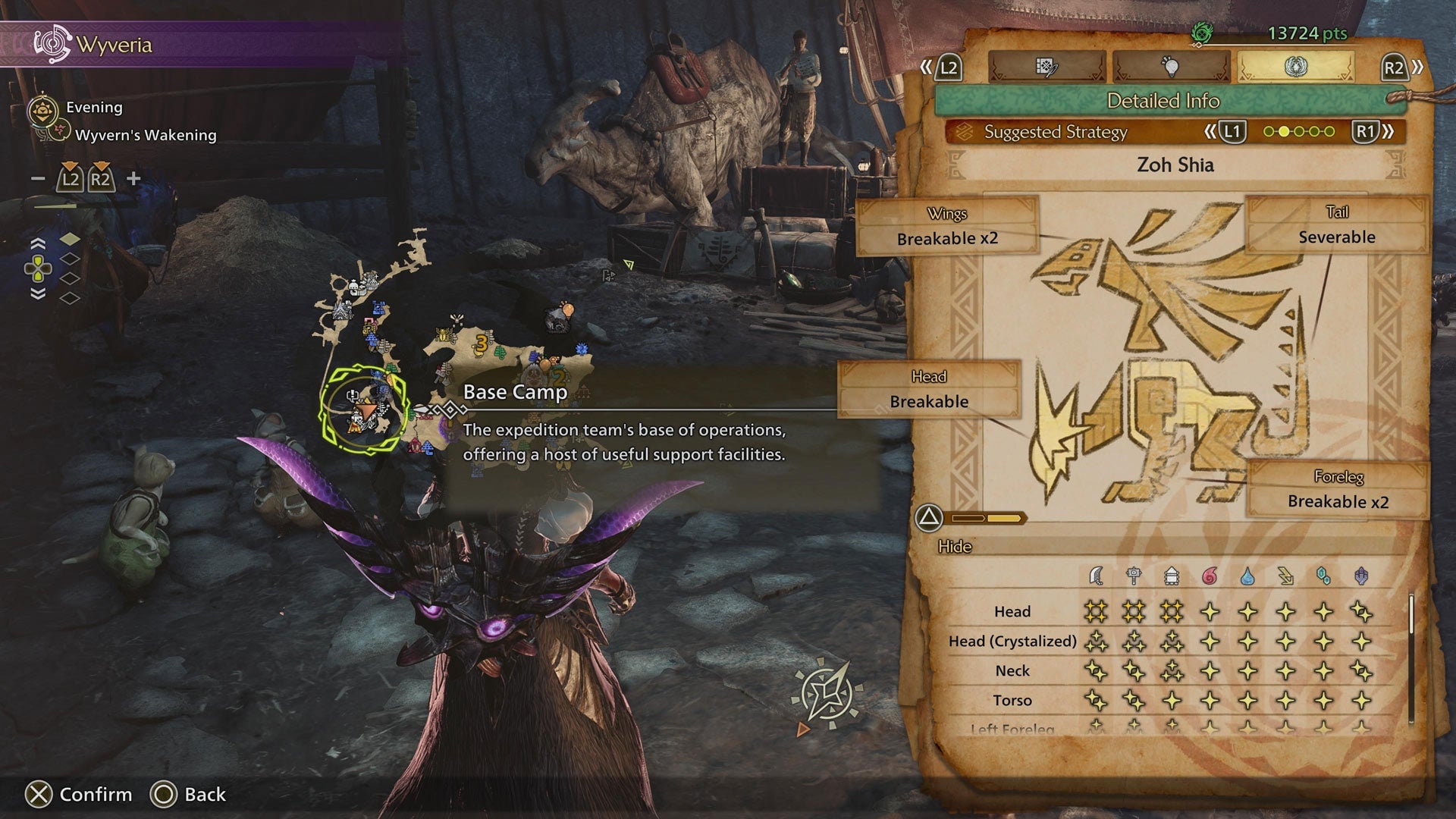
Task: Click the second page dot in Suggested Strategy
Action: [x=1284, y=131]
